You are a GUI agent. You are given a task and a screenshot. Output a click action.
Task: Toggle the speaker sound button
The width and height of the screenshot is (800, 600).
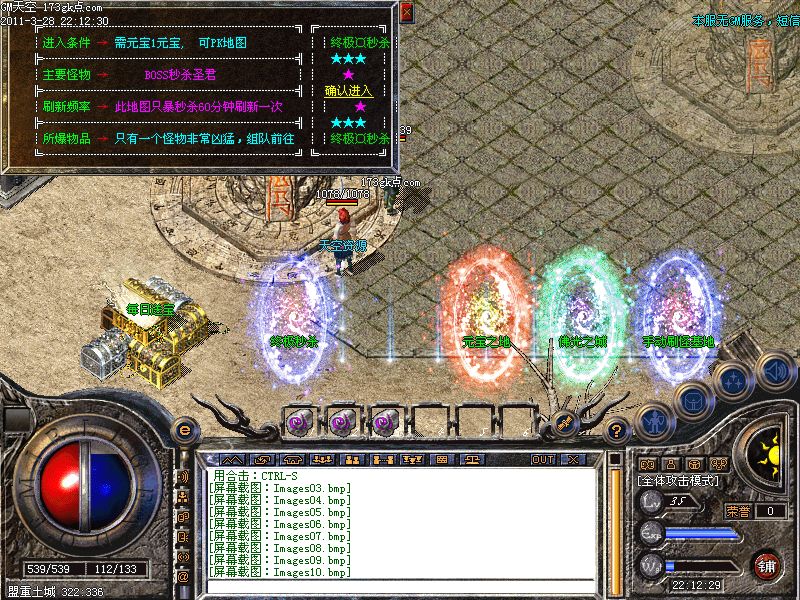(x=773, y=370)
